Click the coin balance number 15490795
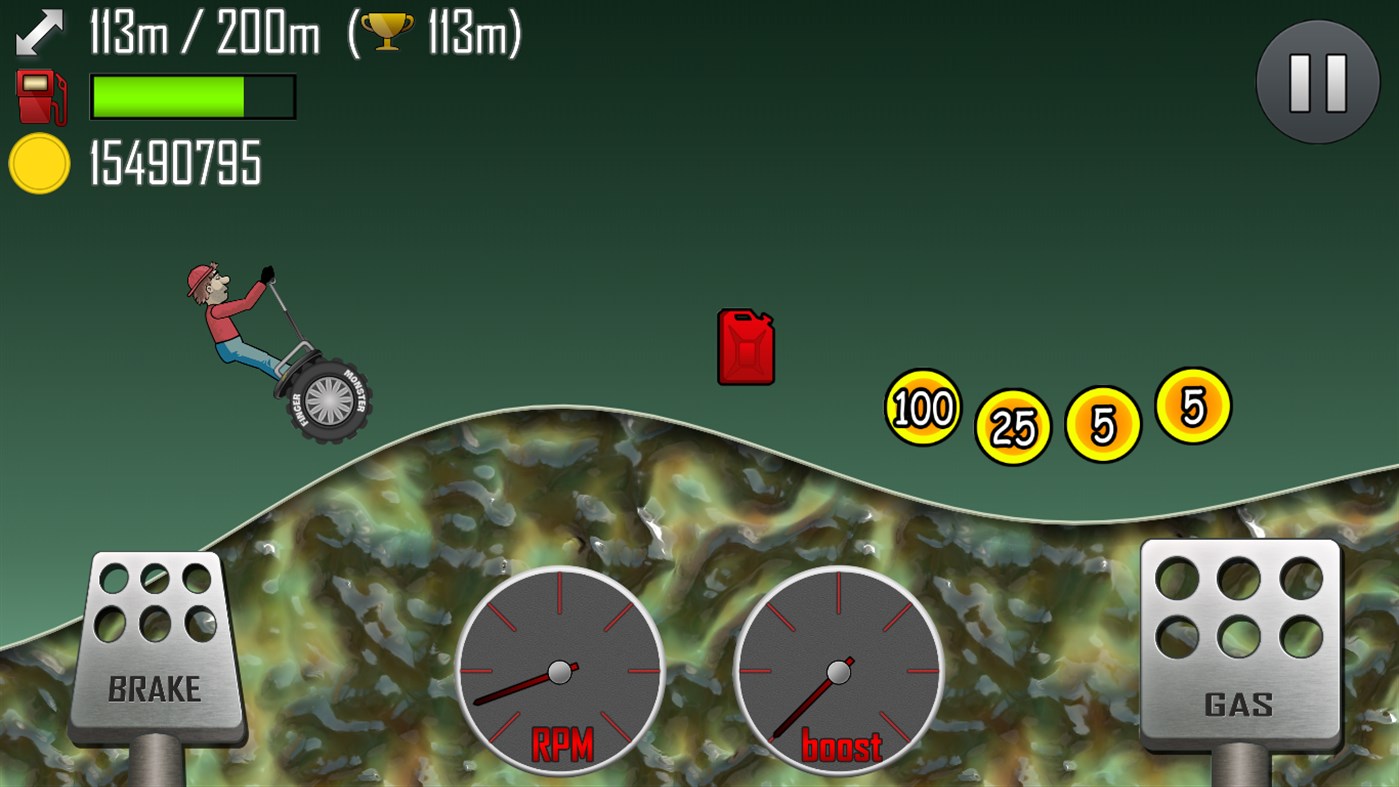This screenshot has width=1399, height=787. (x=175, y=162)
